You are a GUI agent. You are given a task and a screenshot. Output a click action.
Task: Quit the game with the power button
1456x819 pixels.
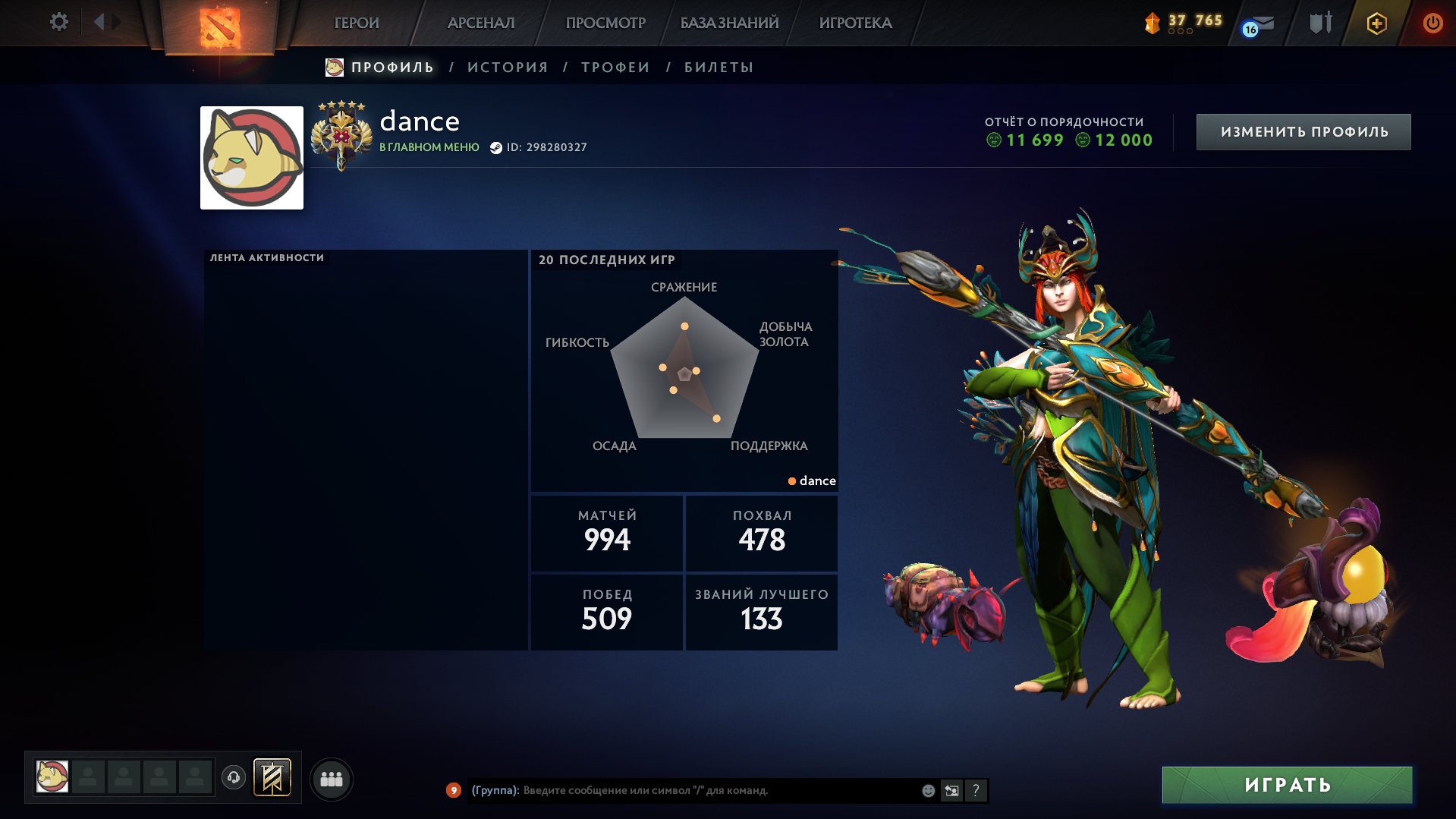(1432, 23)
